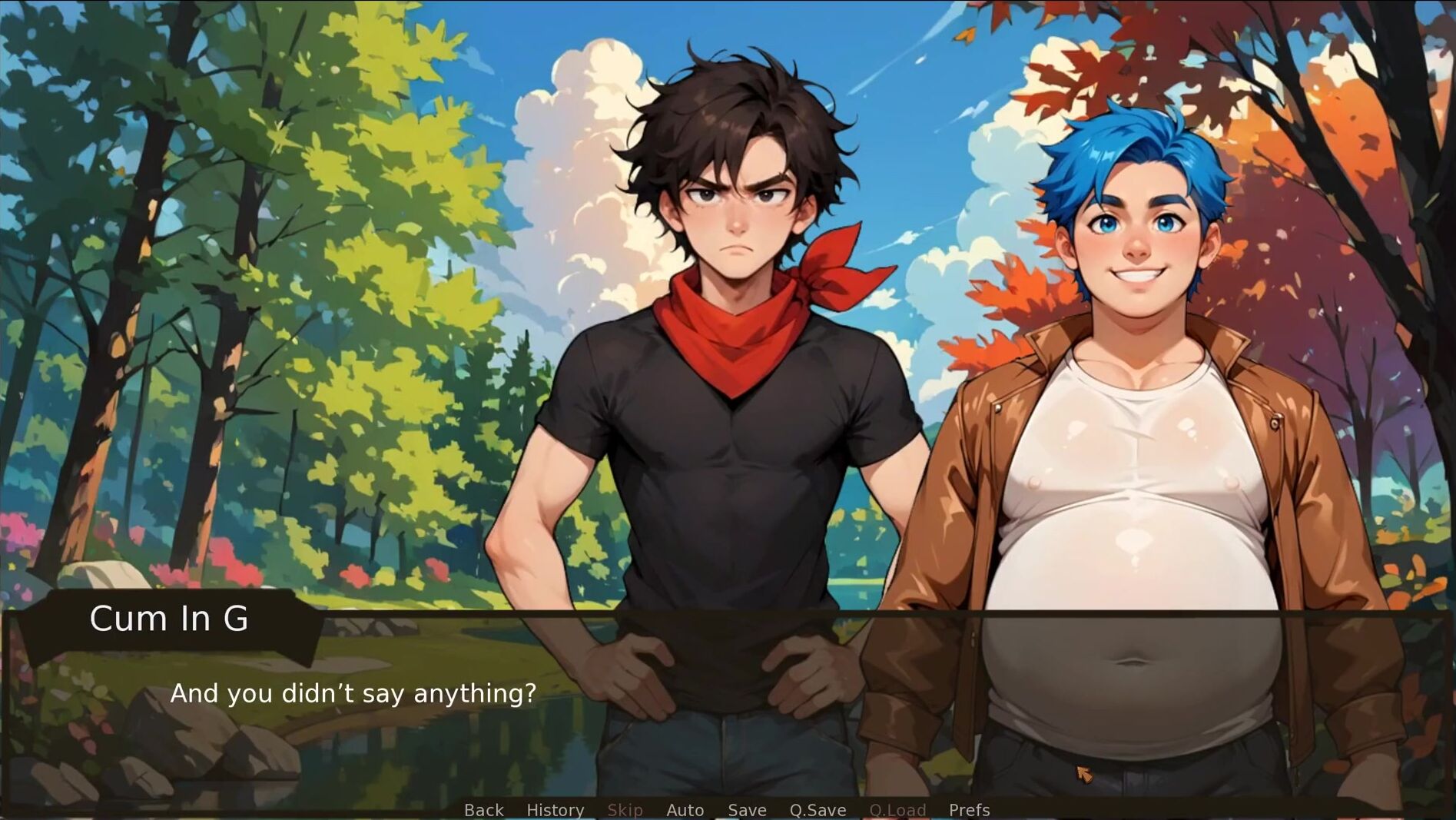
Task: Quick save with the Q.Save button
Action: (x=818, y=810)
